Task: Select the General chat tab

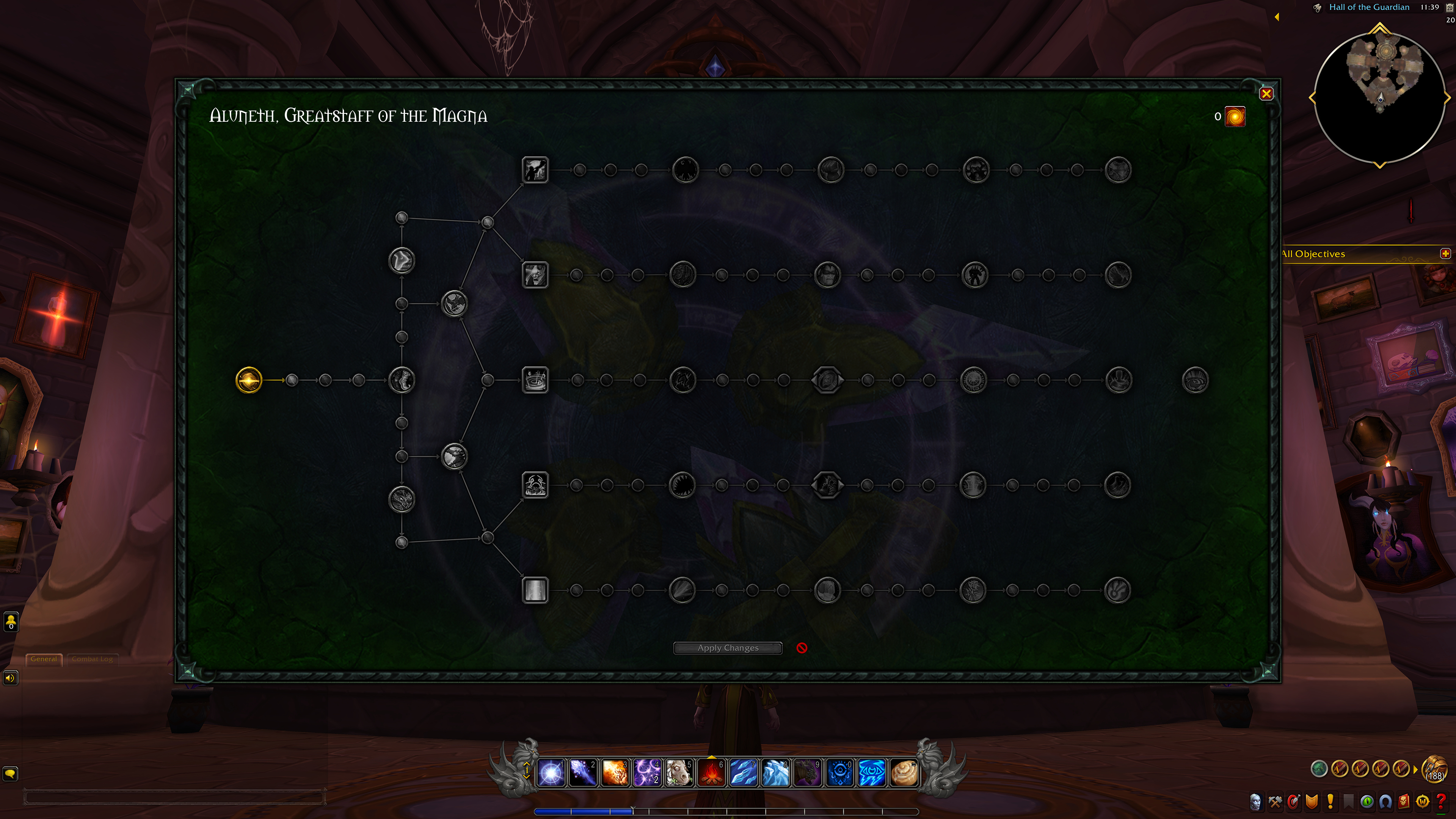Action: [x=44, y=659]
